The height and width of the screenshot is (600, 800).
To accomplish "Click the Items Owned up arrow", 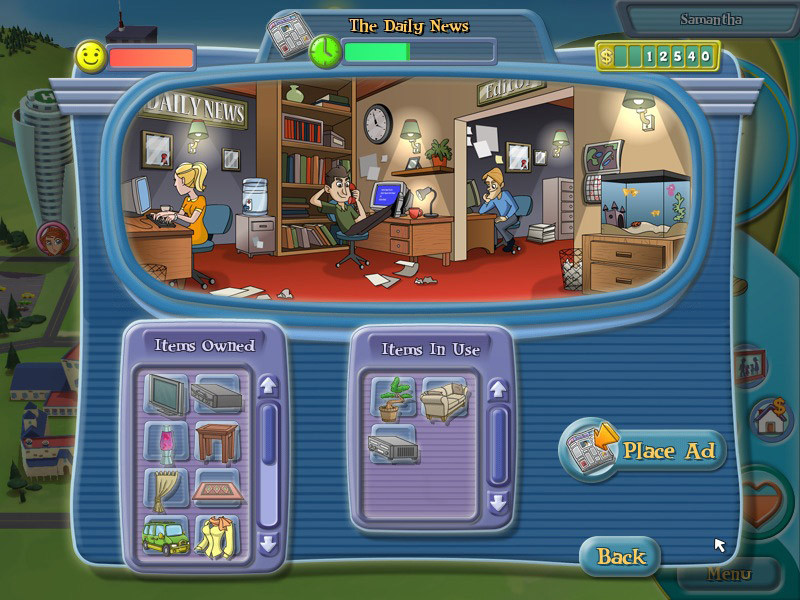I will point(267,385).
